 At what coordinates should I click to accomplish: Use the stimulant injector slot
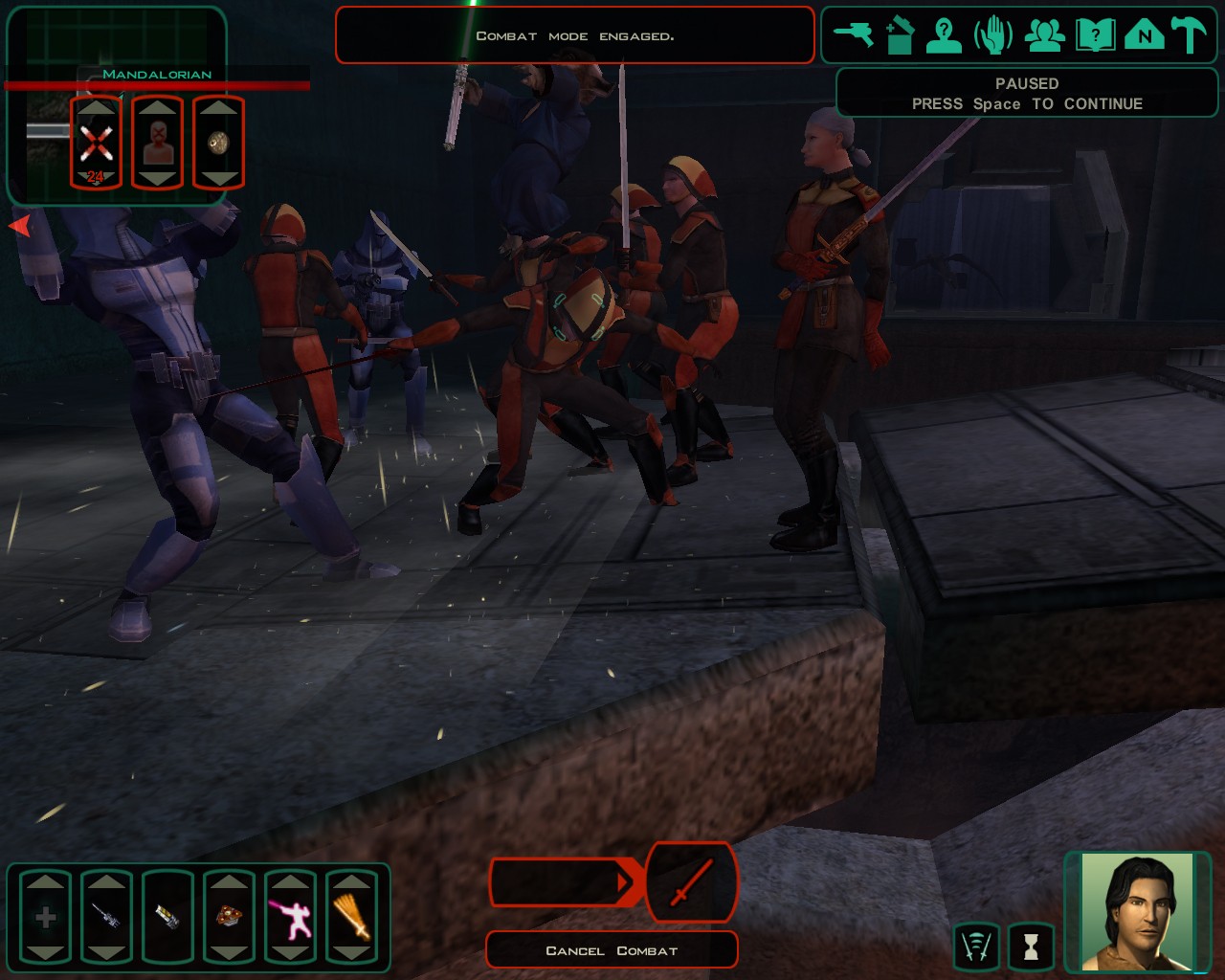pyautogui.click(x=106, y=918)
